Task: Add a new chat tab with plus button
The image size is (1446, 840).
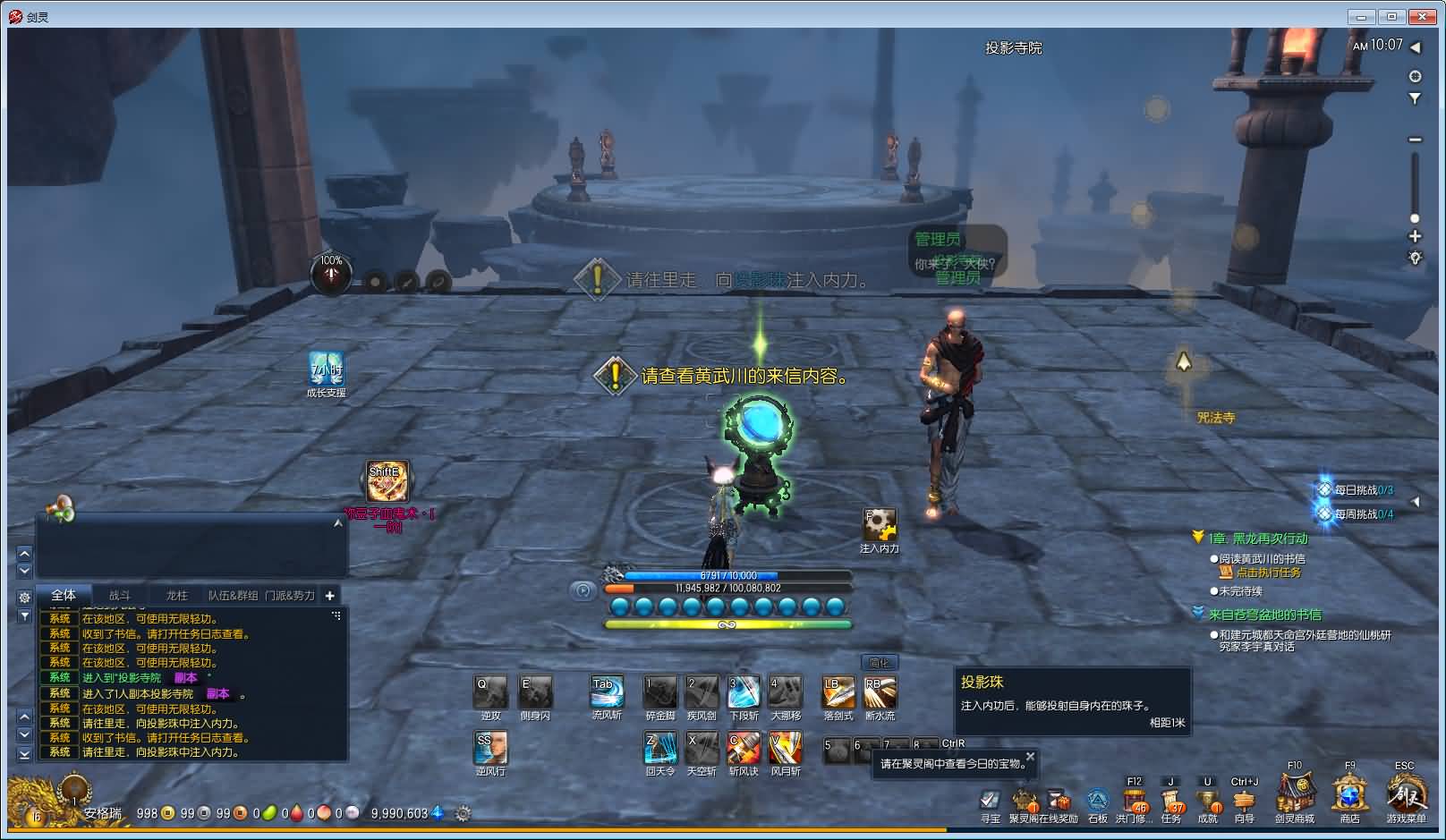Action: click(x=330, y=596)
